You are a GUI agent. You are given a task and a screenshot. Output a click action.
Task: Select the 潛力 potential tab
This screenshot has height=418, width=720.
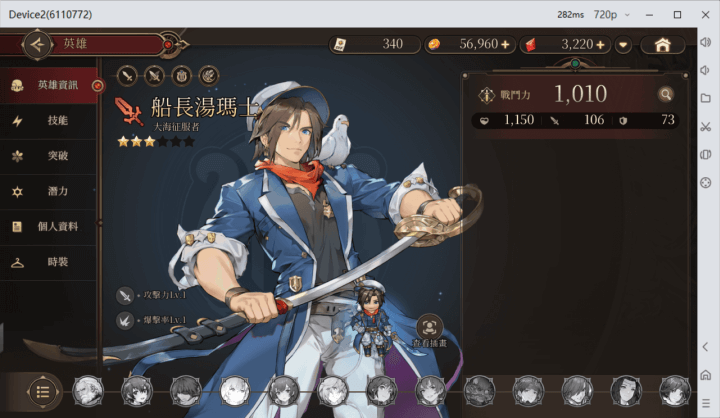pyautogui.click(x=50, y=191)
